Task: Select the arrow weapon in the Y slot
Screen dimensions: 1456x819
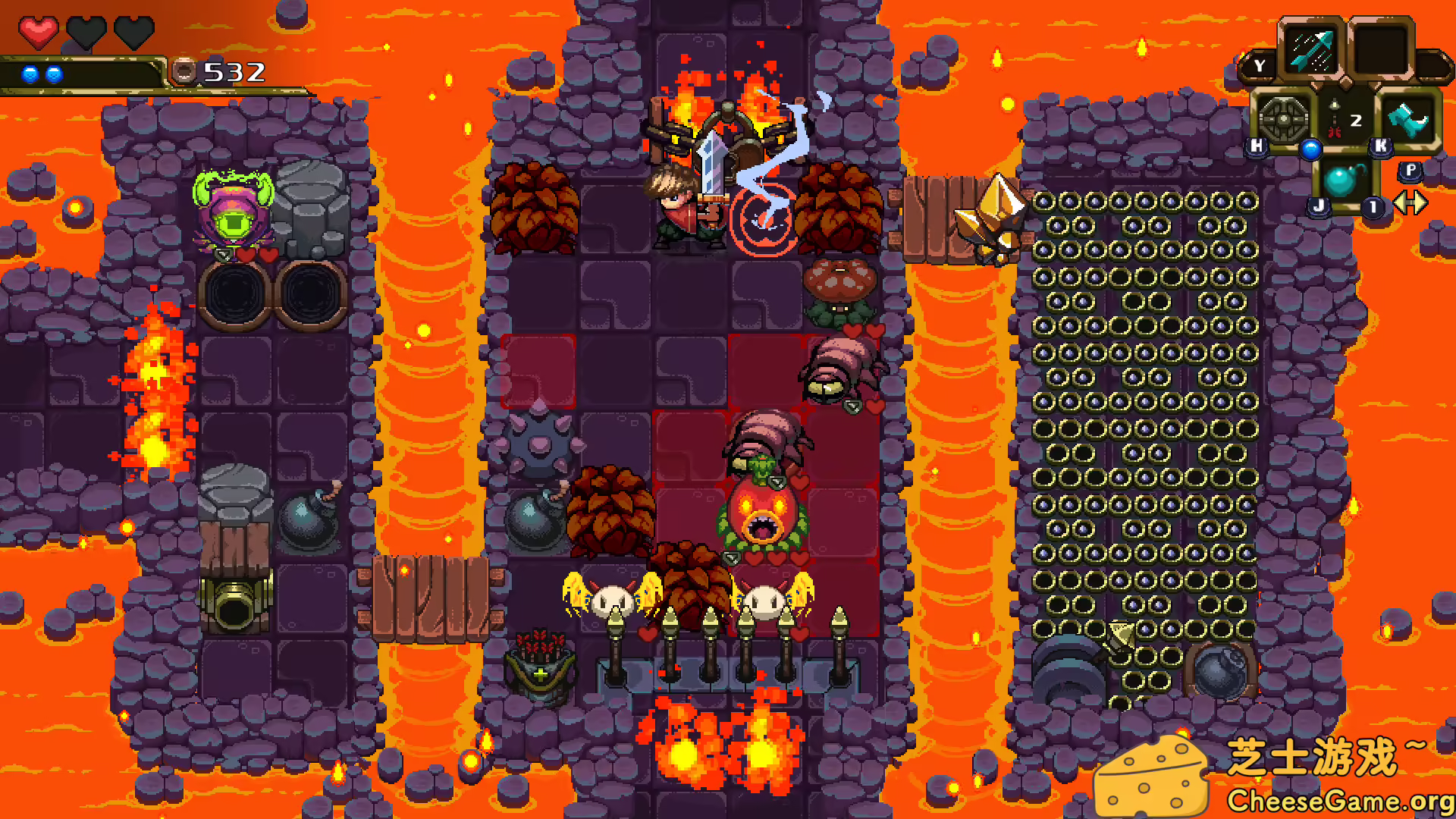Action: [x=1311, y=49]
